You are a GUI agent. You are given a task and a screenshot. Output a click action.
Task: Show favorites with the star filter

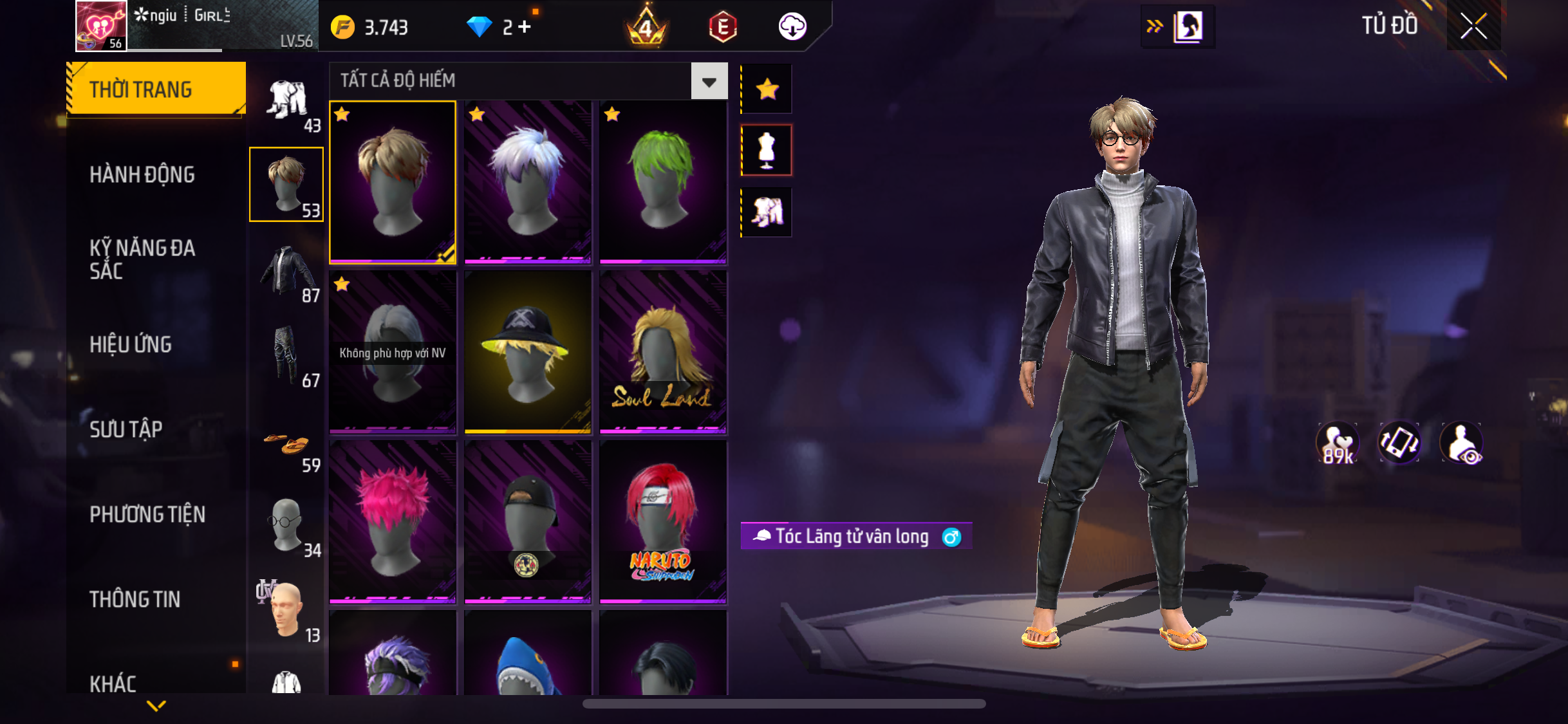(x=767, y=89)
